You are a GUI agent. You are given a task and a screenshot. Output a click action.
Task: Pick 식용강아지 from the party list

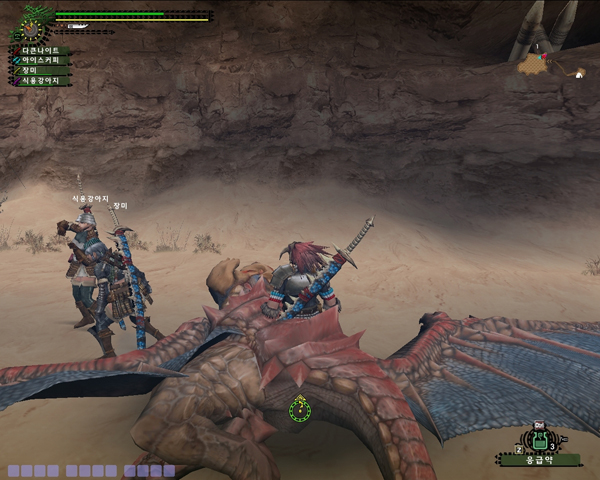(x=40, y=80)
